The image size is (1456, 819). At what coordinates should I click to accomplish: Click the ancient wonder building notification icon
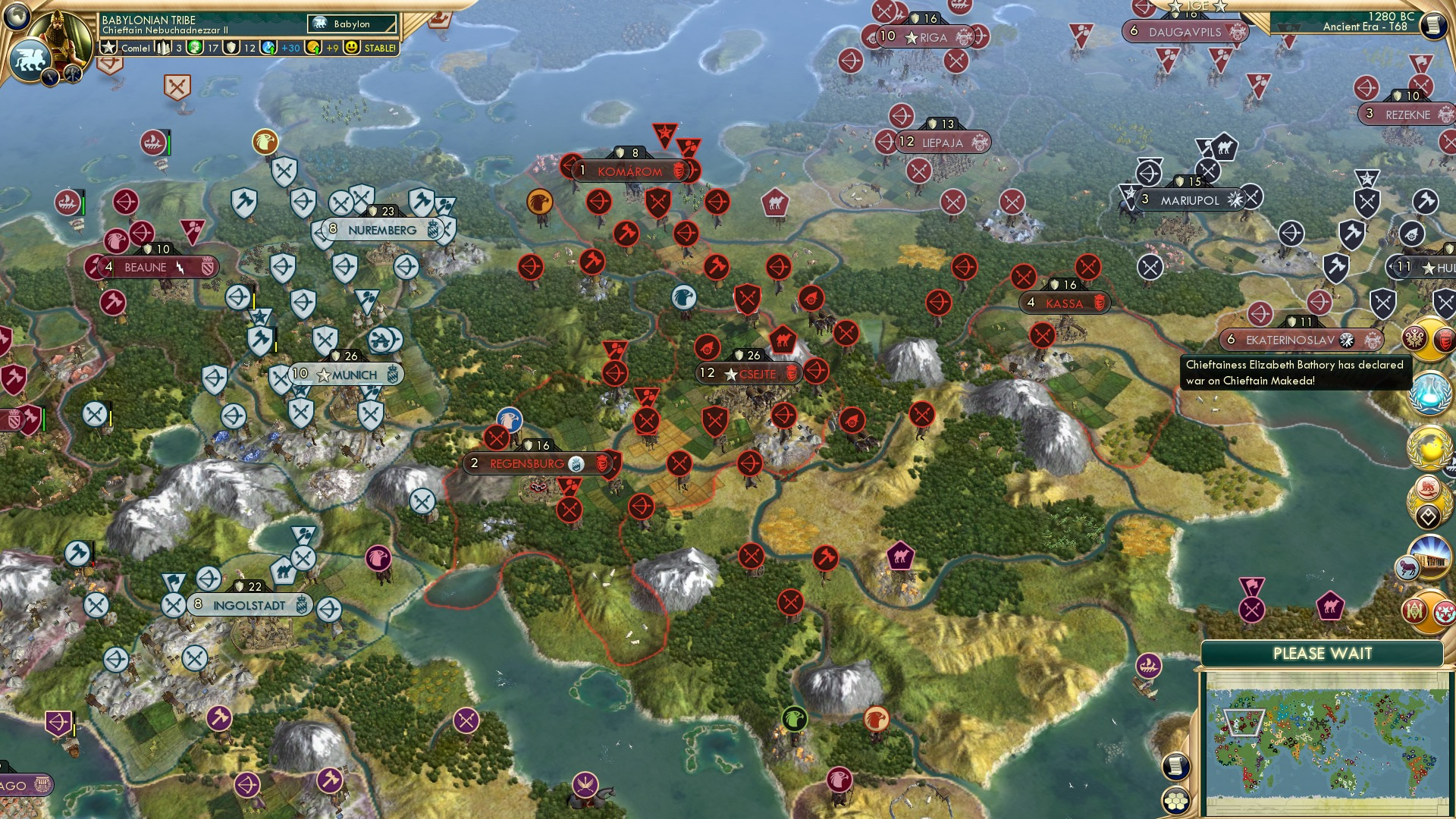point(1430,558)
